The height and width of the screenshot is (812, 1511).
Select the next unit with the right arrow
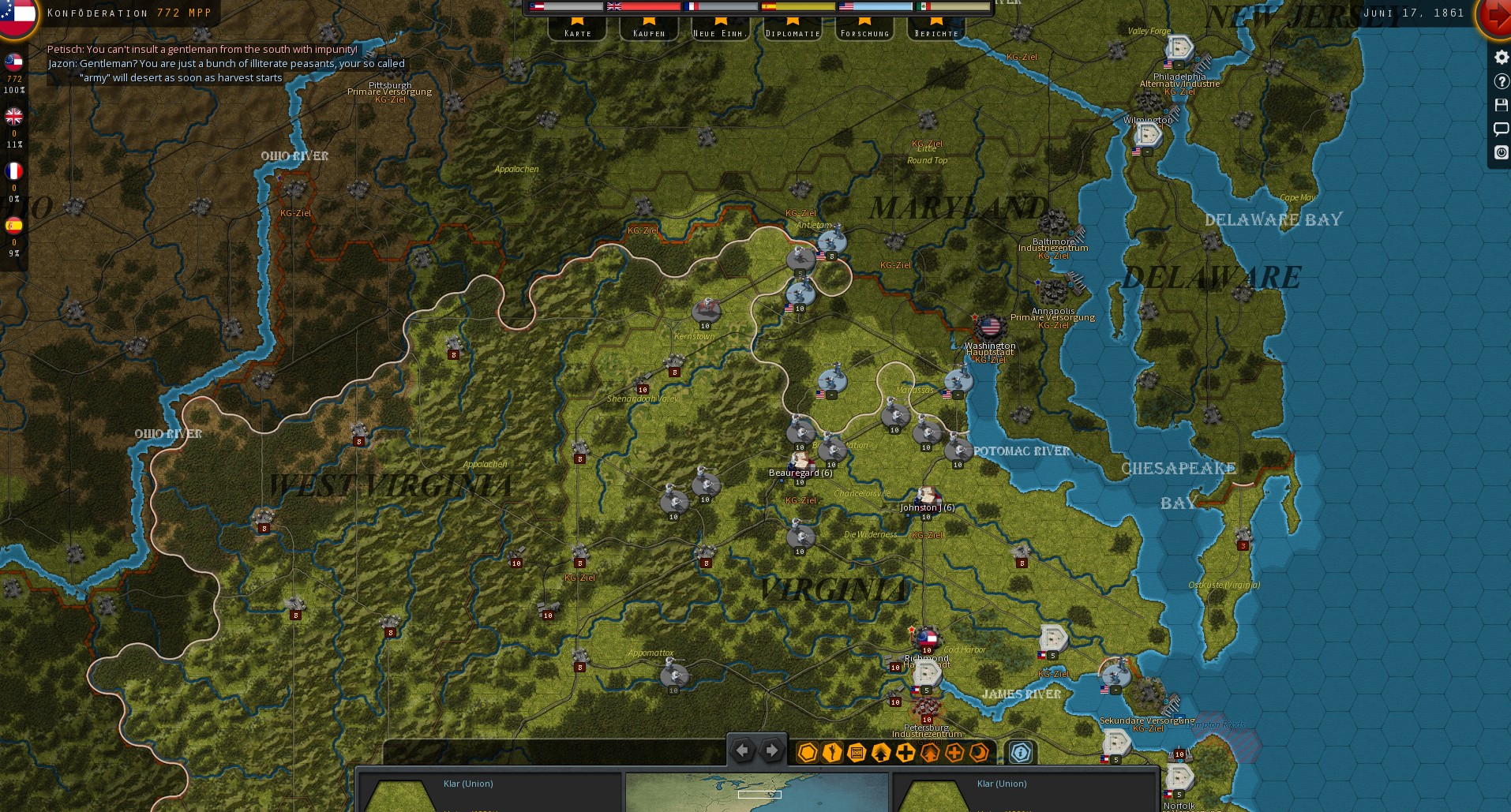pos(772,750)
